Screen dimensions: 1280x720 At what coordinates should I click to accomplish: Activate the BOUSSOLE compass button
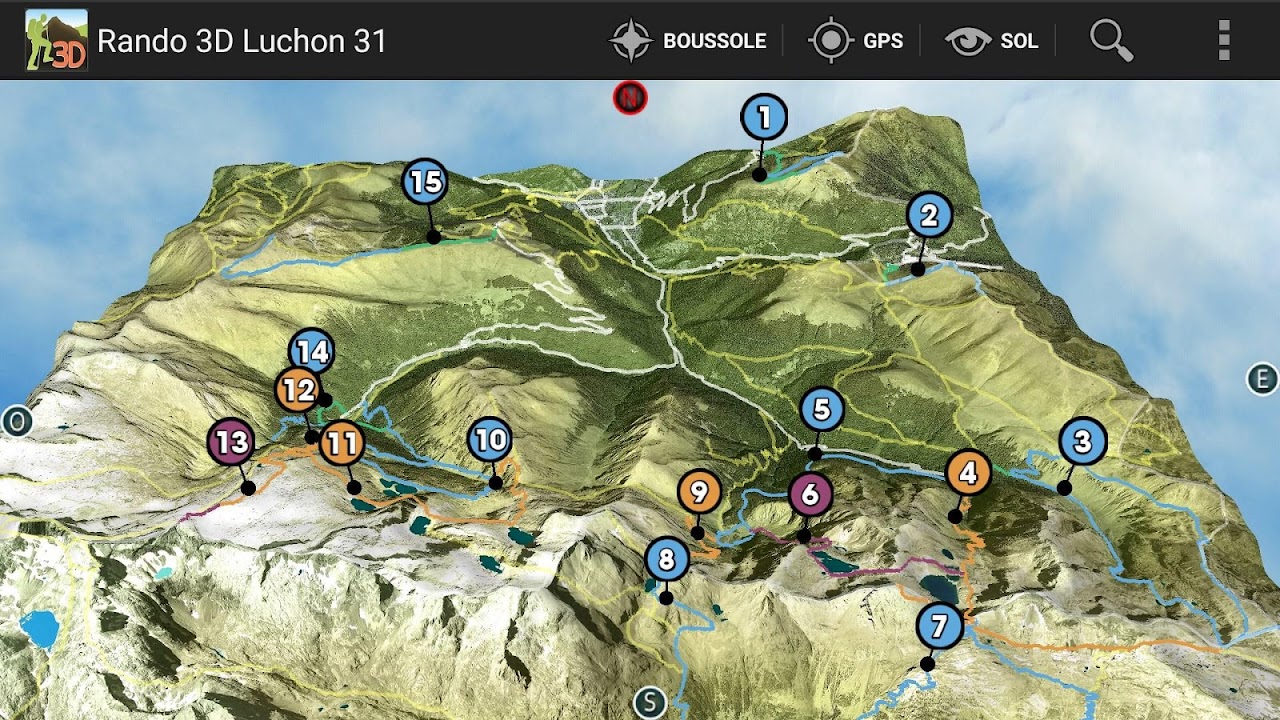coord(688,41)
